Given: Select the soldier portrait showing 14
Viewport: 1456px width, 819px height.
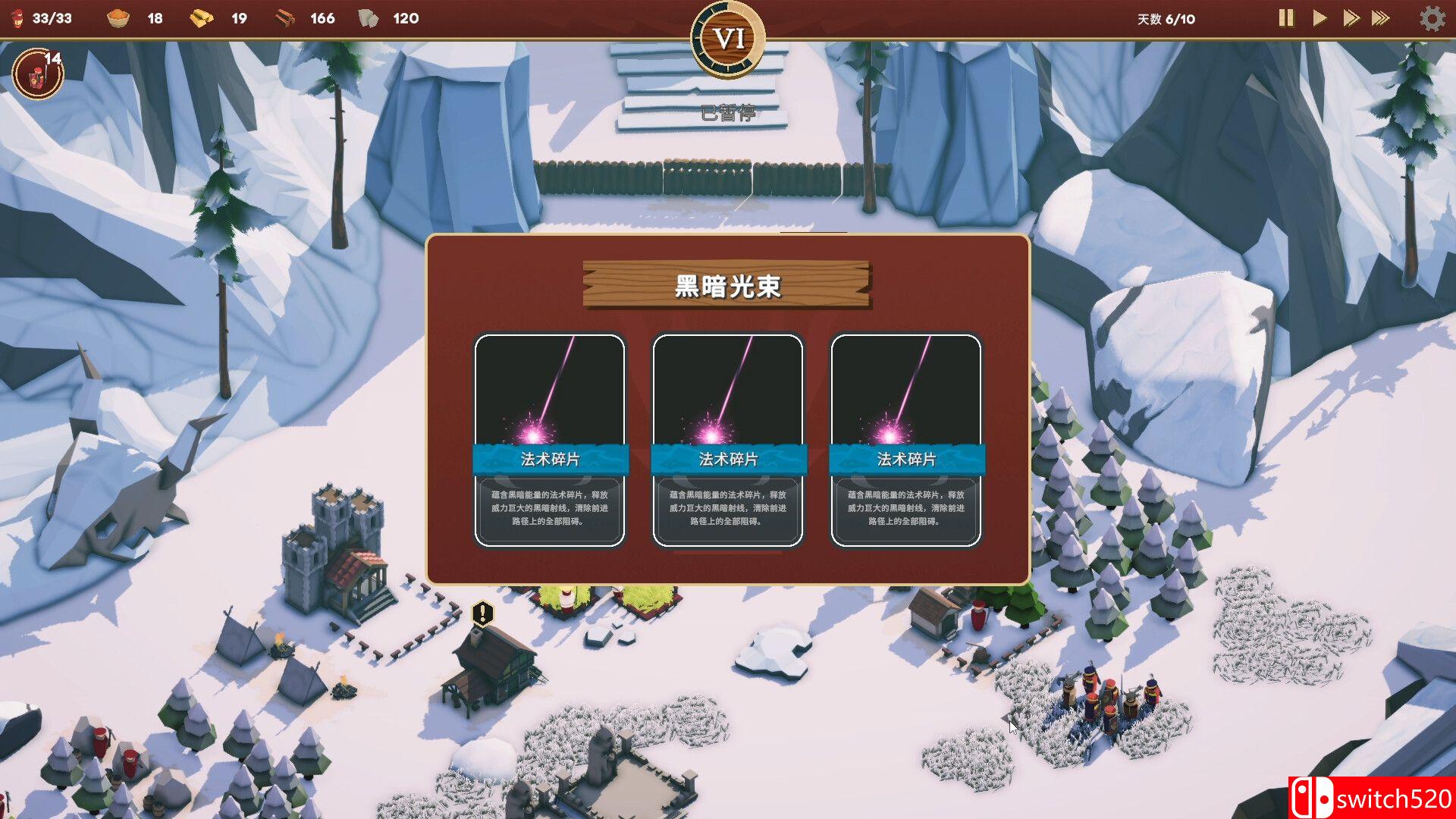Looking at the screenshot, I should coord(38,74).
